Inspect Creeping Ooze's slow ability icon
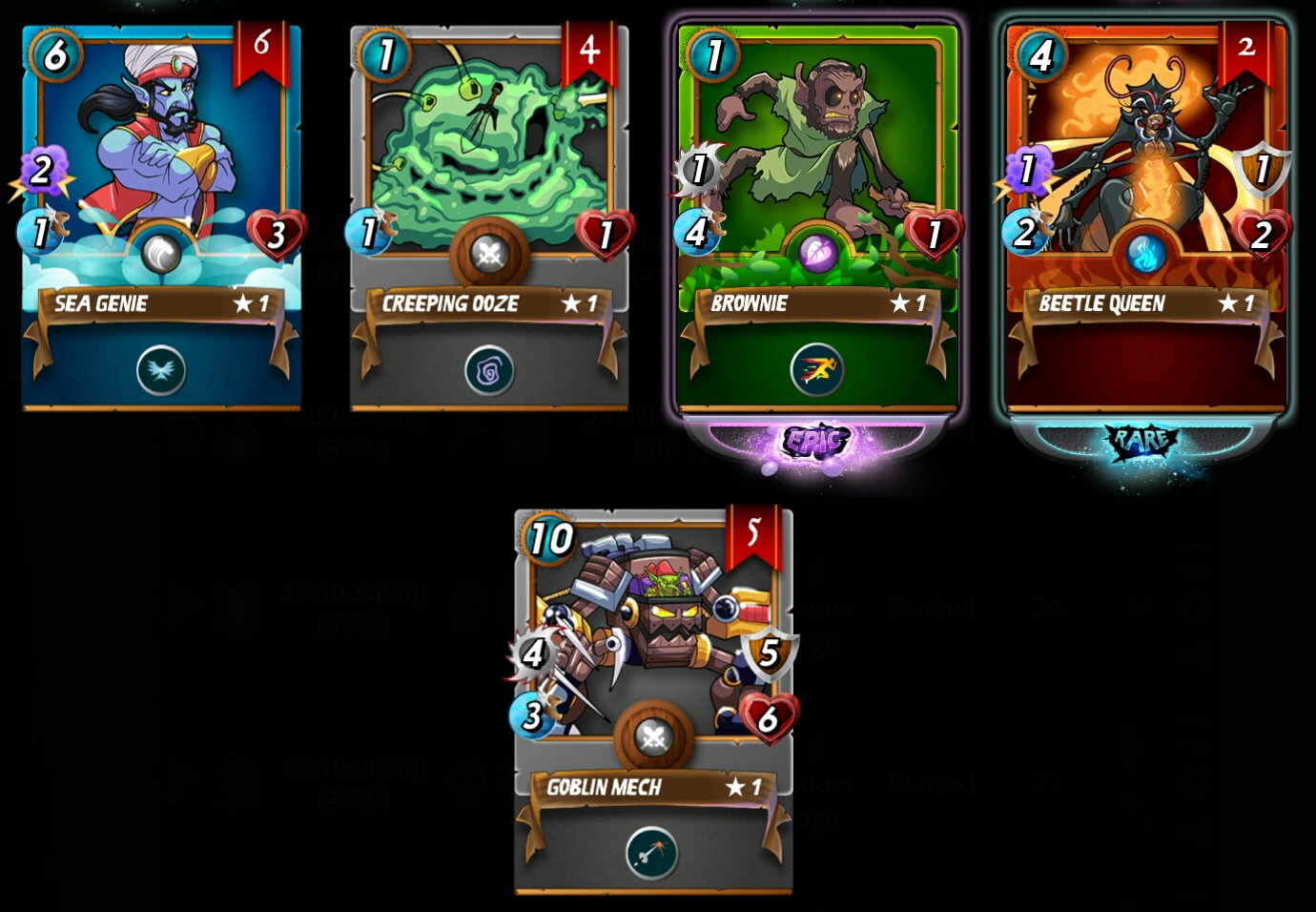 (489, 371)
